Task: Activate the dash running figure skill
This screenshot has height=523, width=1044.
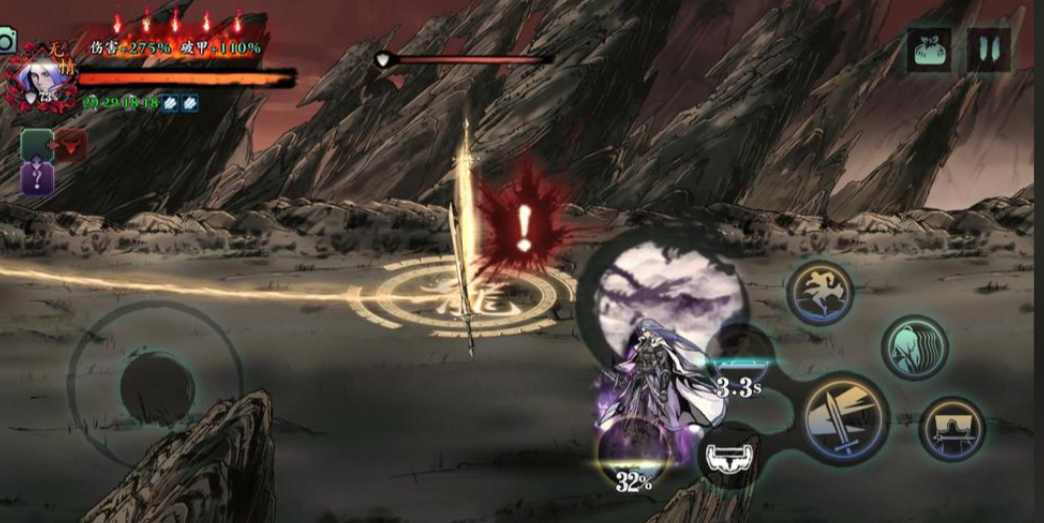Action: click(x=820, y=294)
